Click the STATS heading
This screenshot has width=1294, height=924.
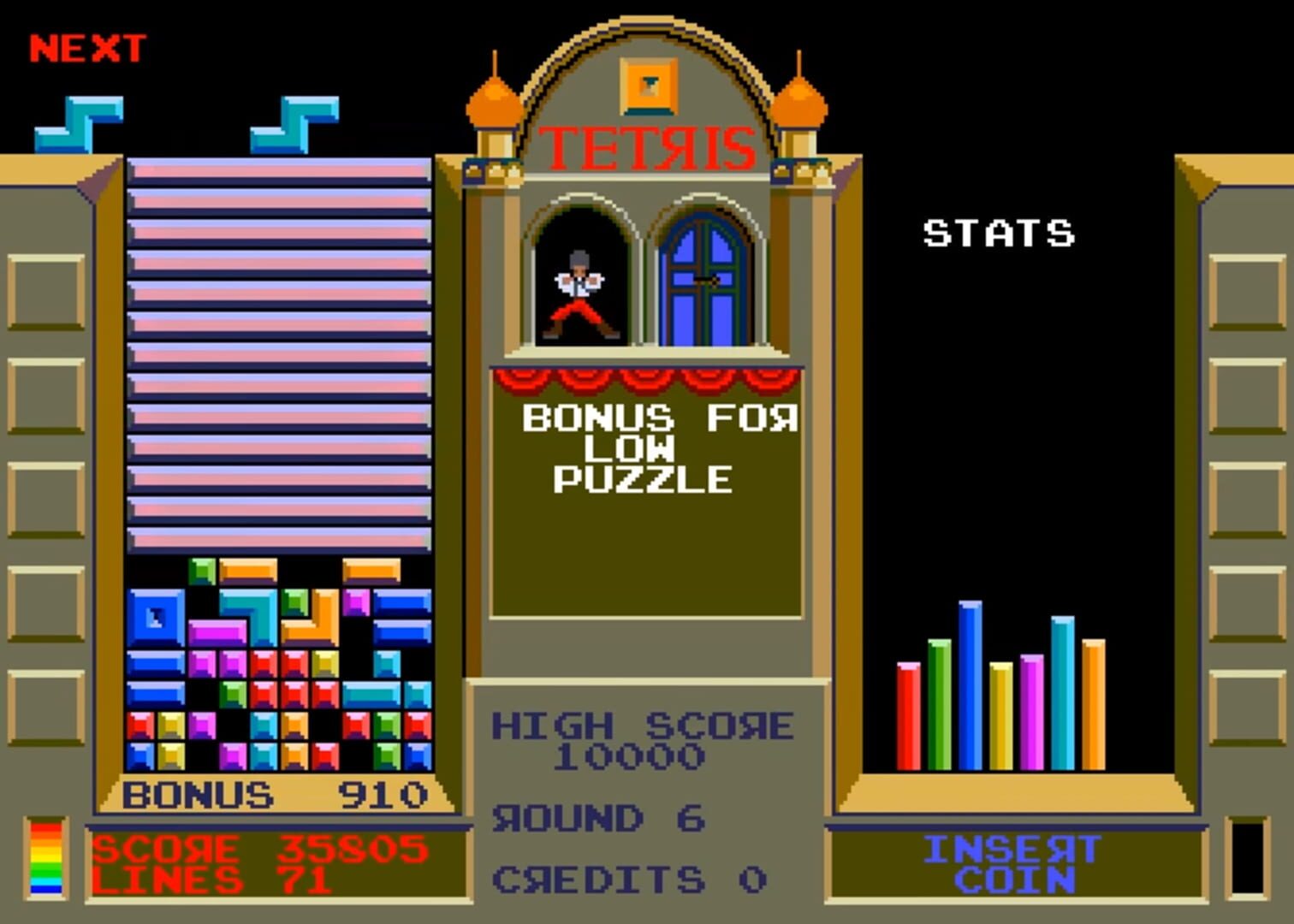[x=997, y=231]
